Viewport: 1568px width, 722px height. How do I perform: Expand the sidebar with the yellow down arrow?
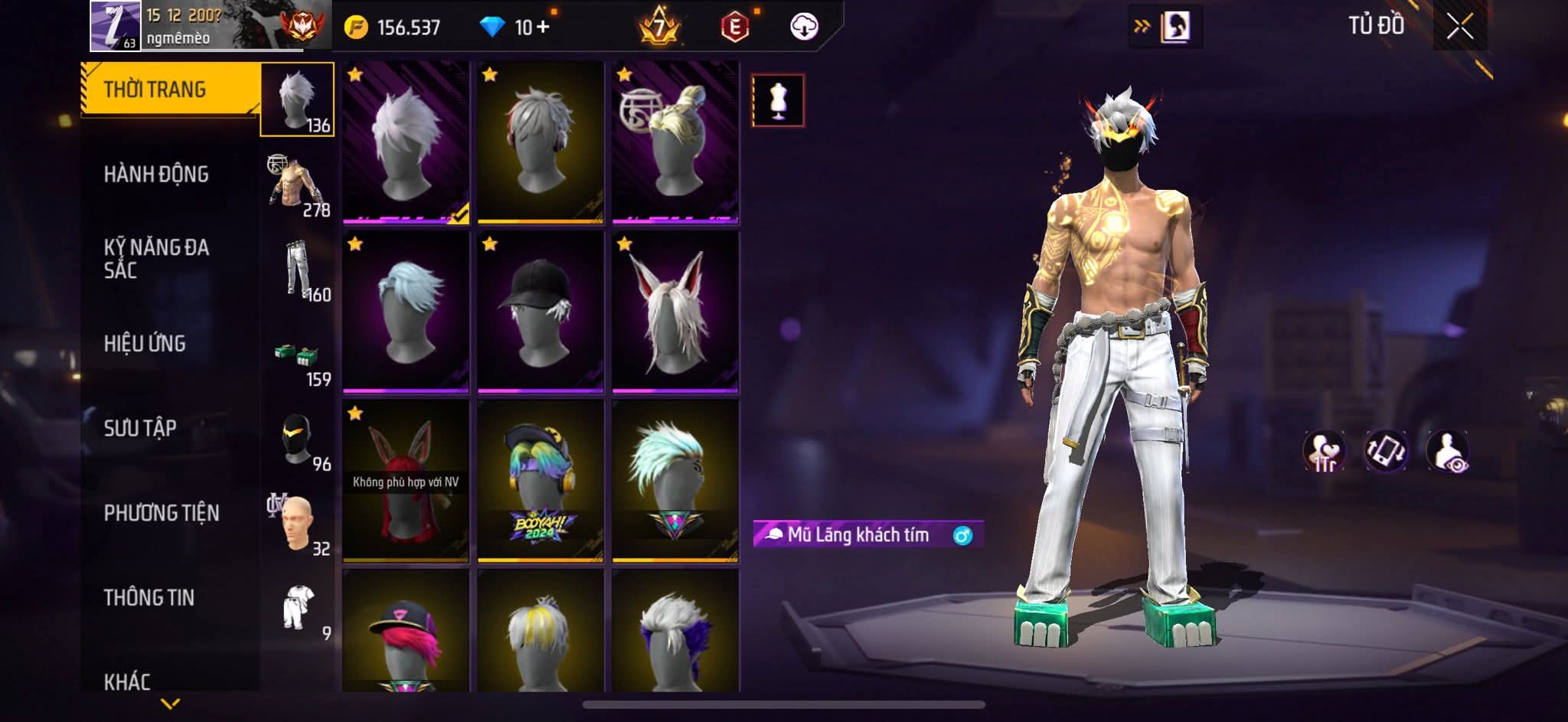coord(171,703)
